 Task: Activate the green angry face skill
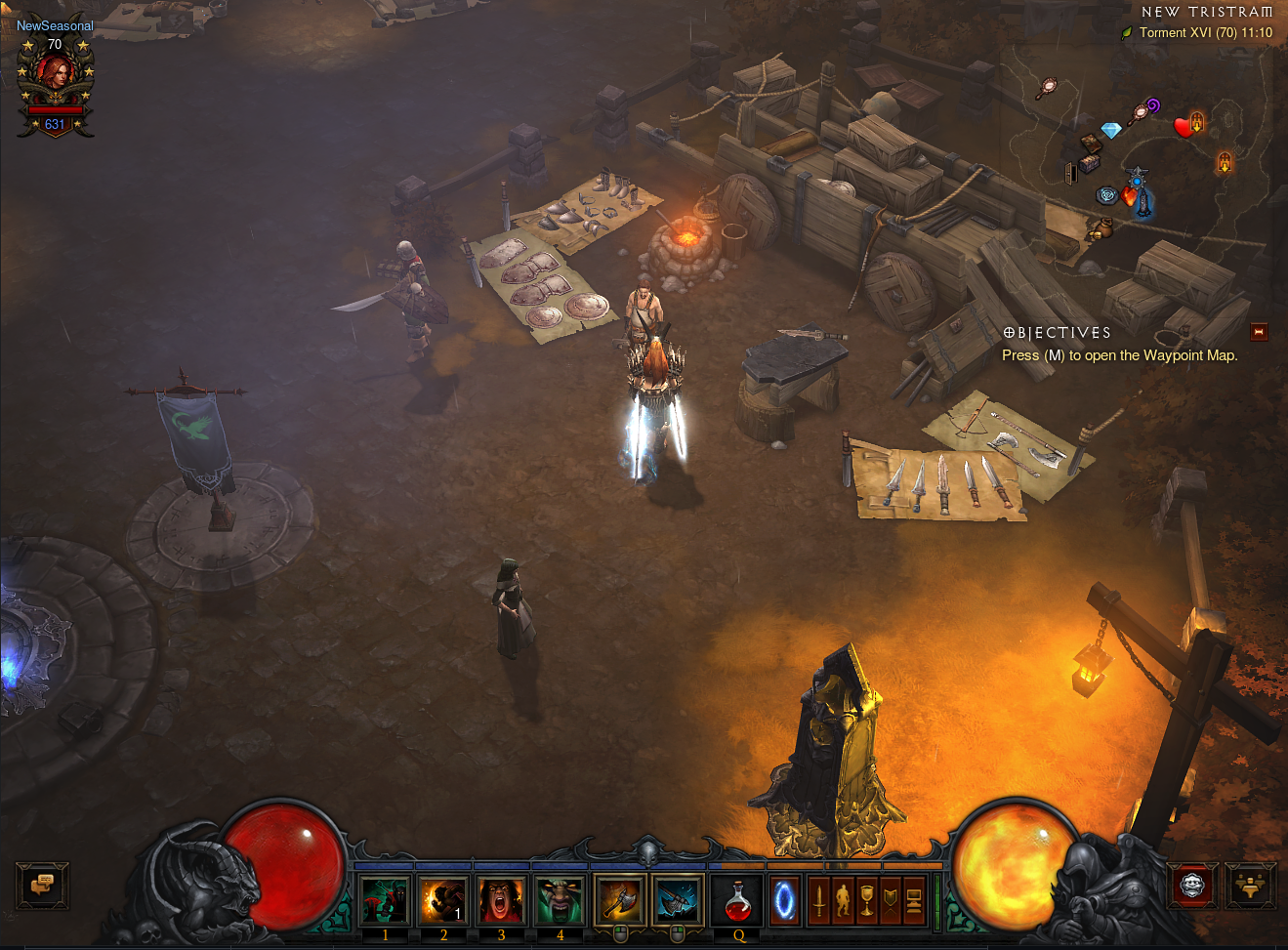560,899
